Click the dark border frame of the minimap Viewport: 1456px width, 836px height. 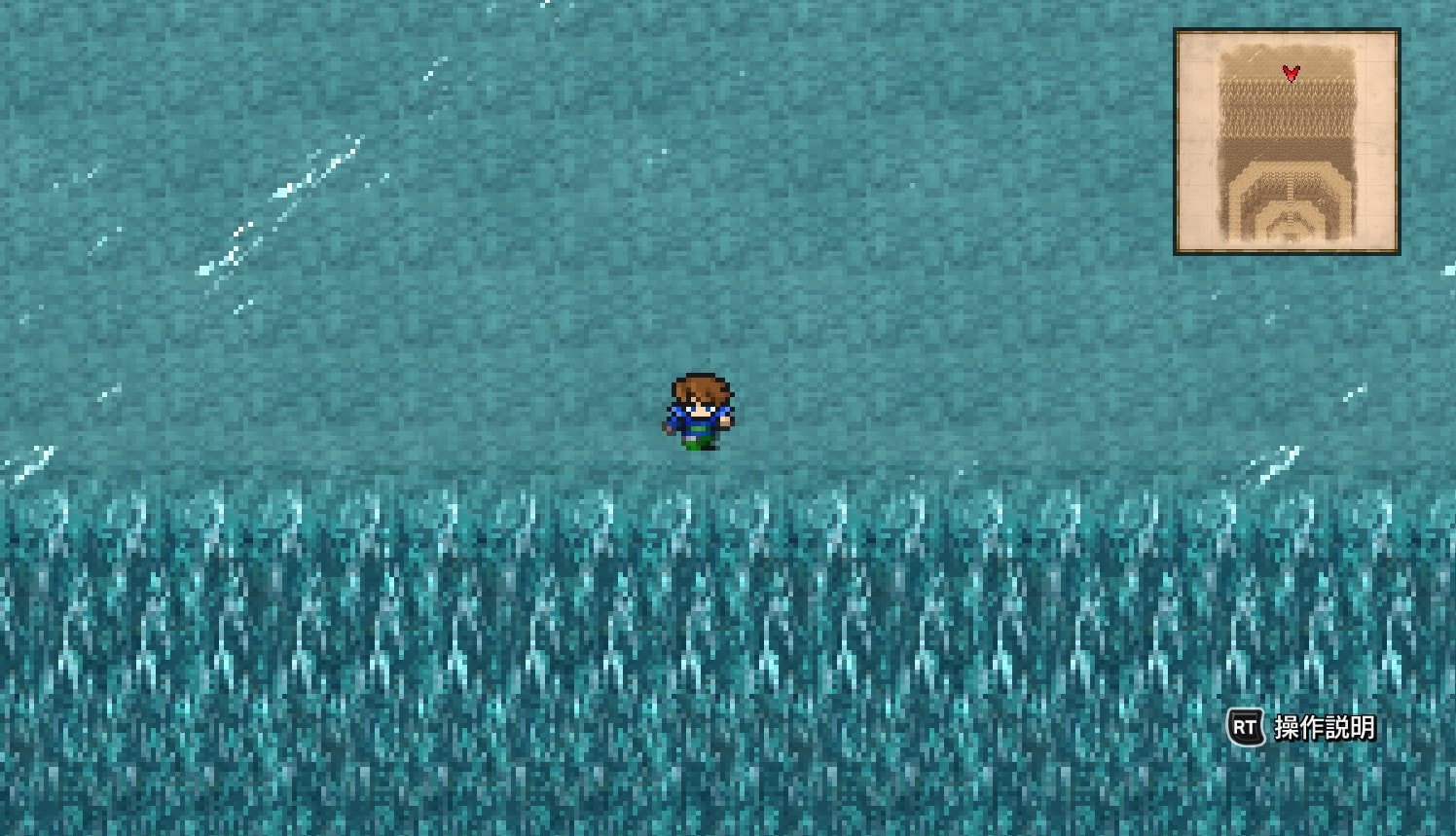[x=1287, y=29]
